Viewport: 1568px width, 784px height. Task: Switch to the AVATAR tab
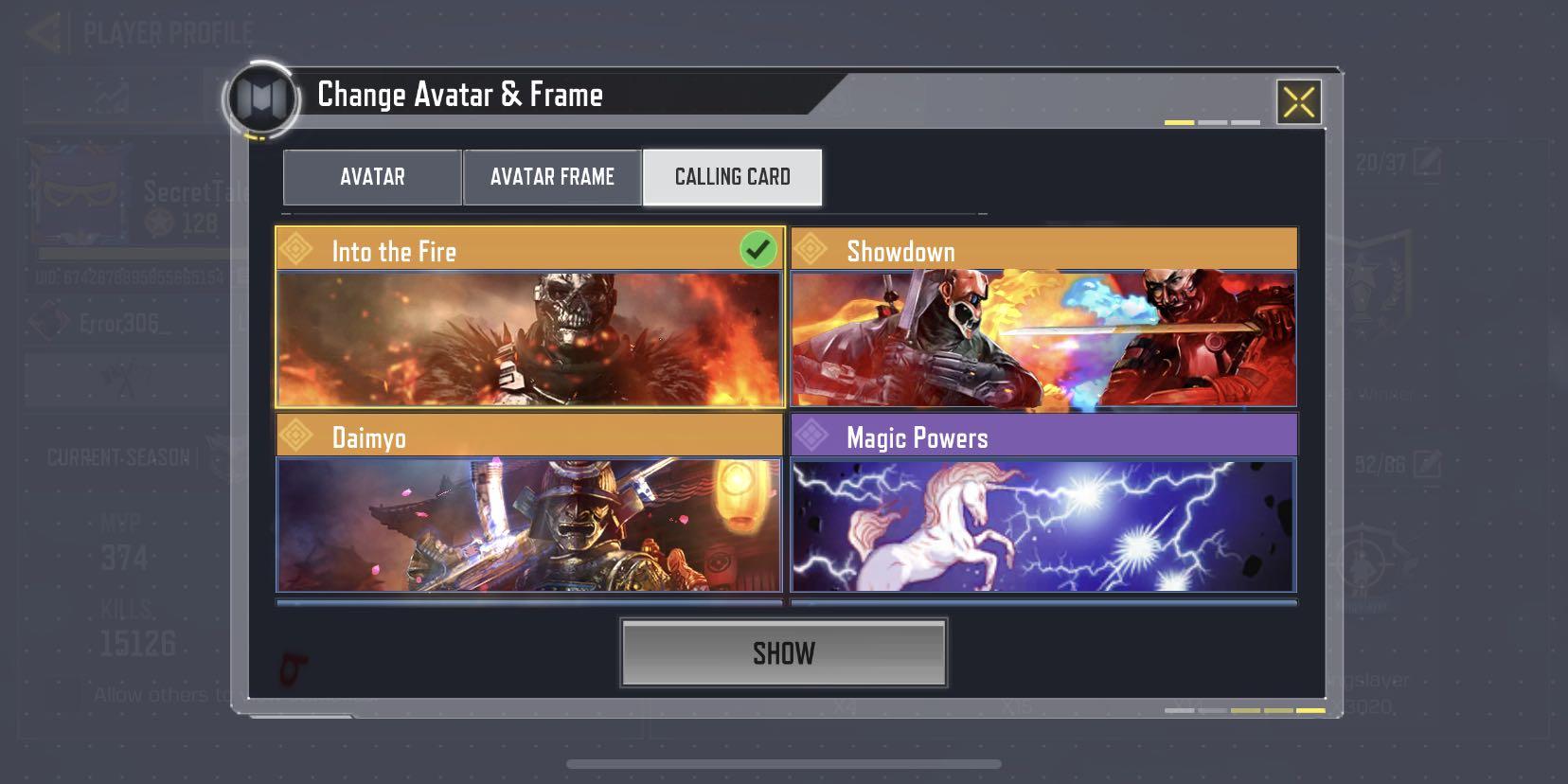point(371,176)
